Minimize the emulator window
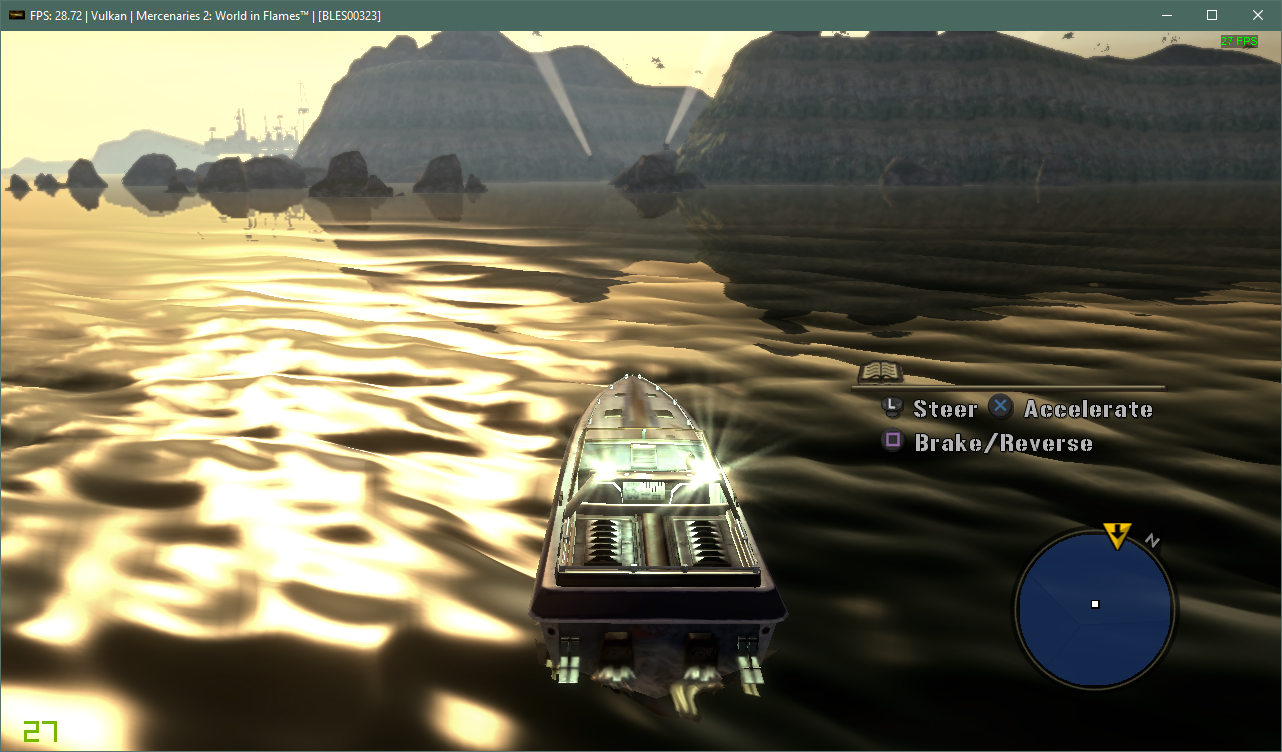Image resolution: width=1282 pixels, height=752 pixels. point(1166,15)
